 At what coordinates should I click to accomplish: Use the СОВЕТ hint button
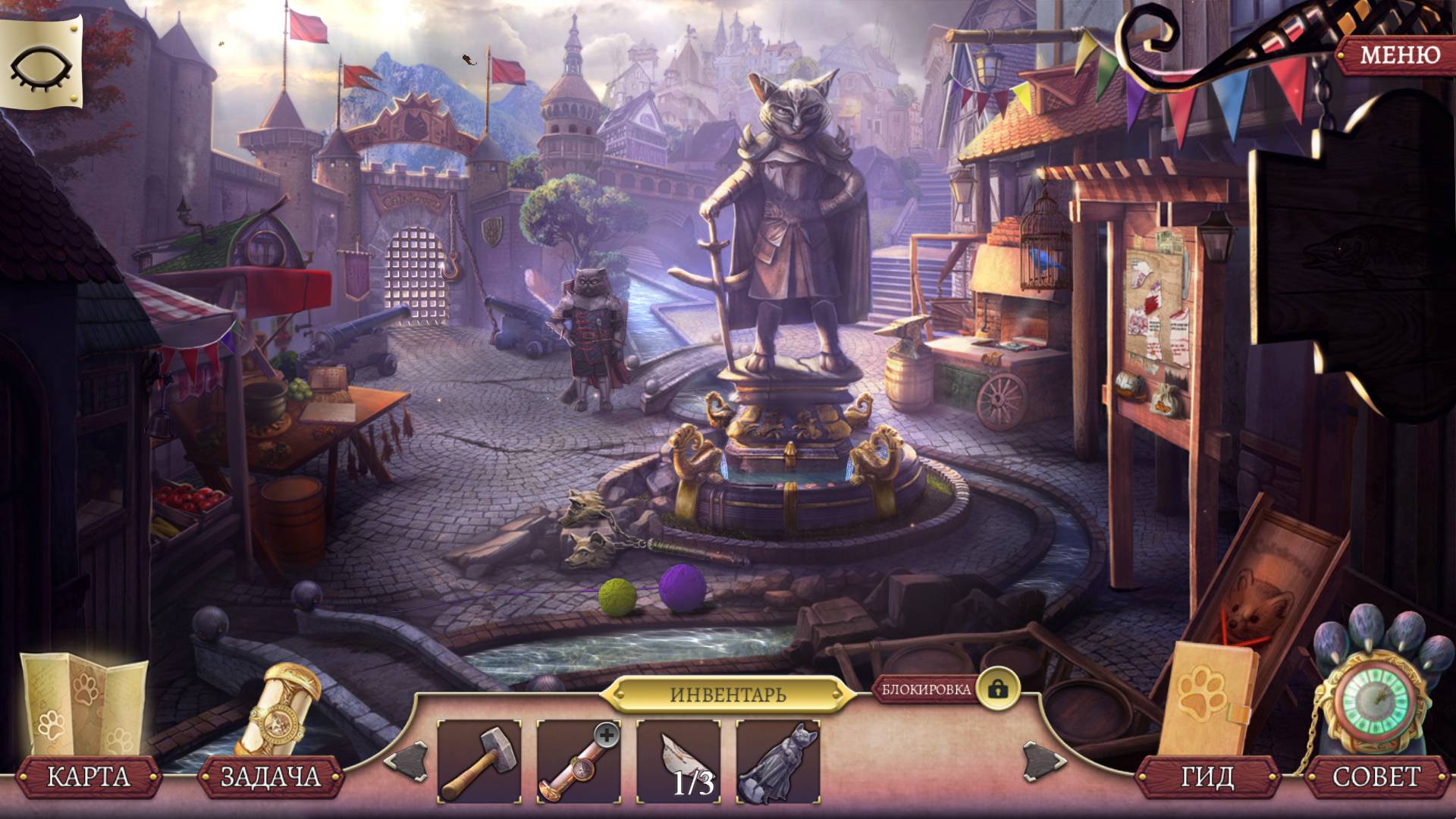(x=1376, y=776)
